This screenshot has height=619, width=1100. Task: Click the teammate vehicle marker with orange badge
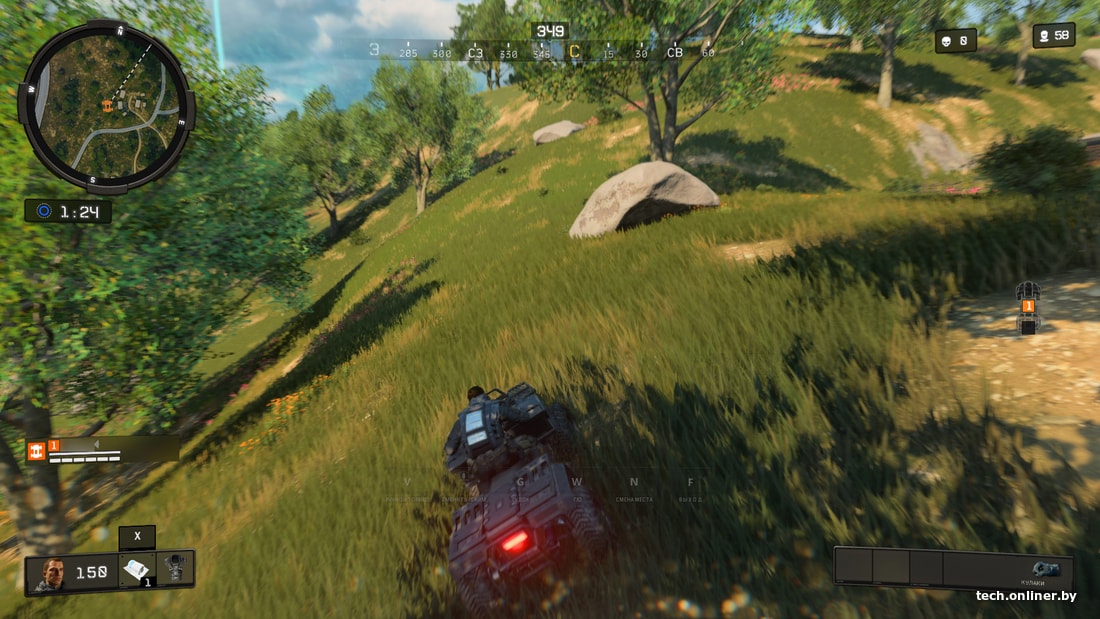pyautogui.click(x=1028, y=307)
